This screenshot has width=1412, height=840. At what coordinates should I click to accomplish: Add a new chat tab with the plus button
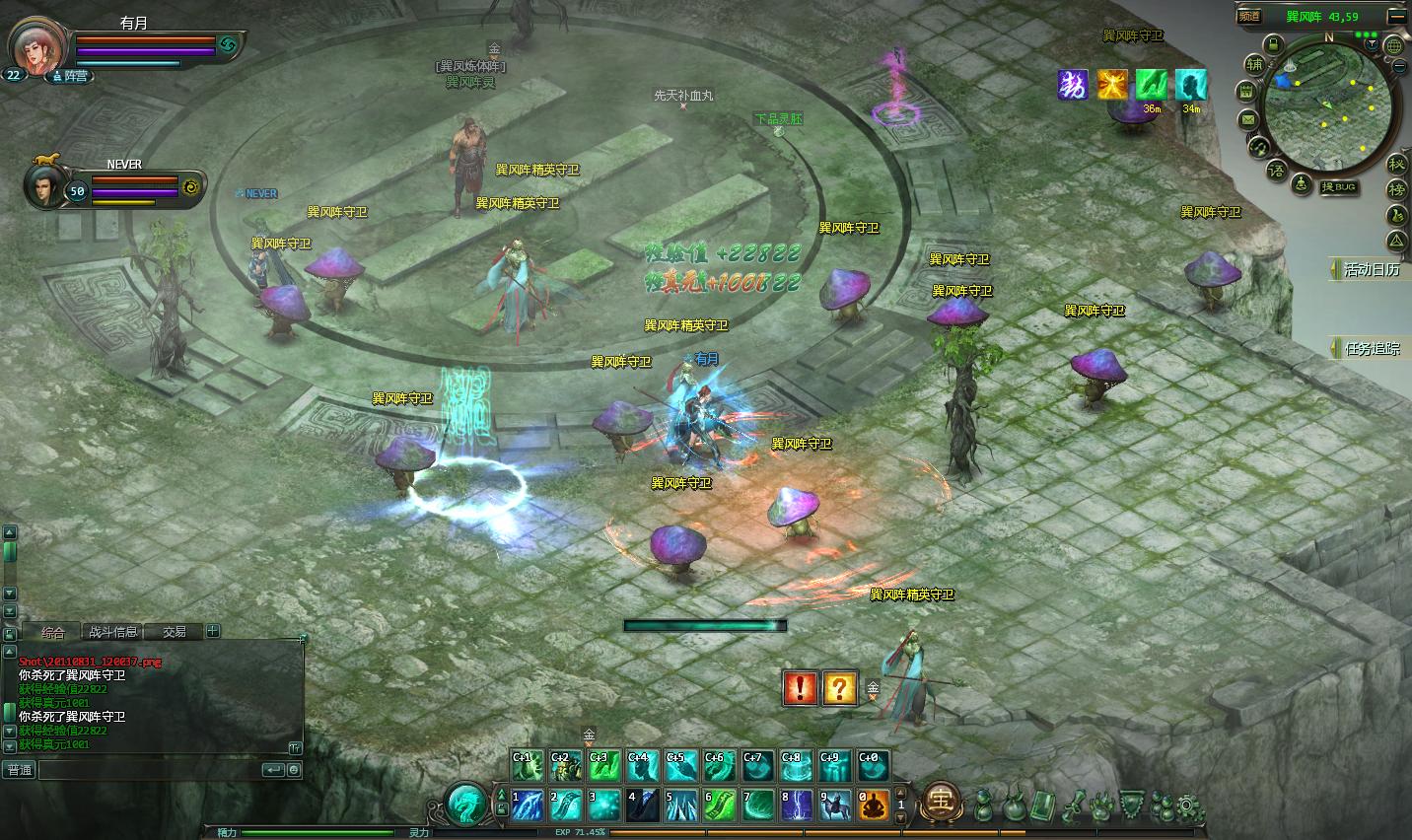213,631
